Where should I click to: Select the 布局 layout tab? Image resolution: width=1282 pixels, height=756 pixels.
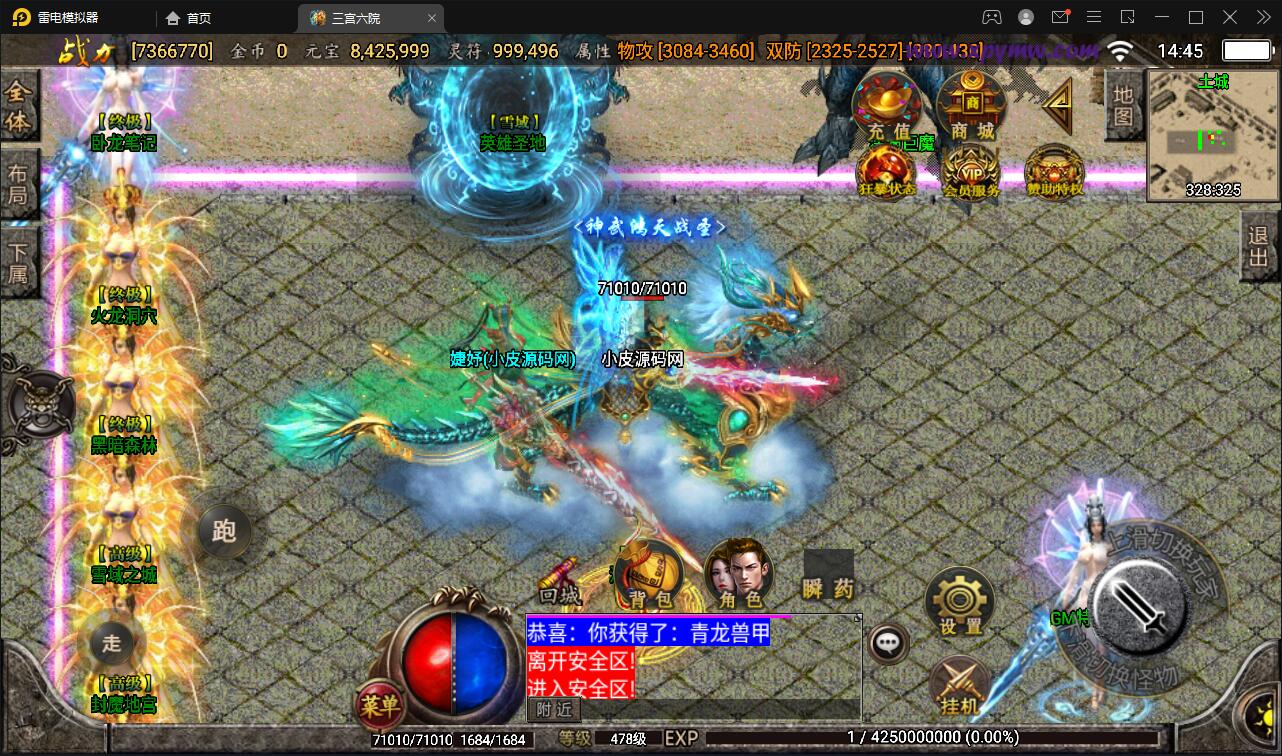(x=18, y=184)
